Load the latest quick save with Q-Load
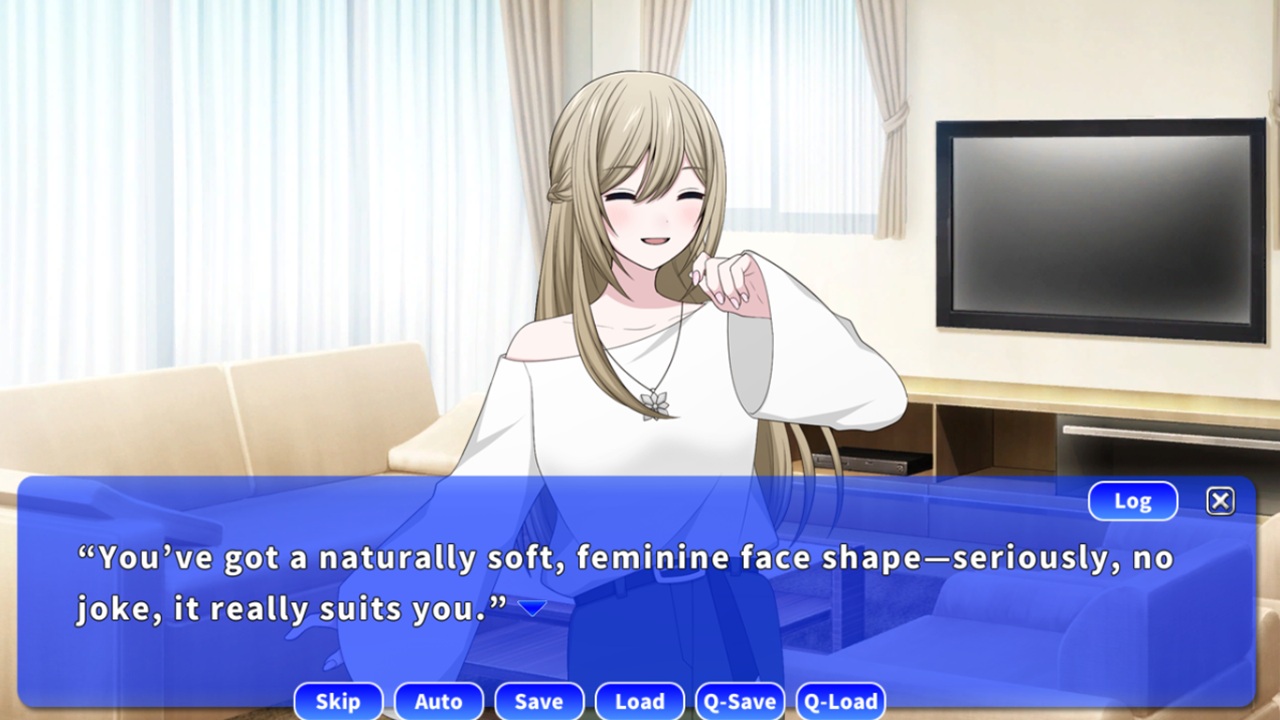1280x720 pixels. (x=840, y=701)
